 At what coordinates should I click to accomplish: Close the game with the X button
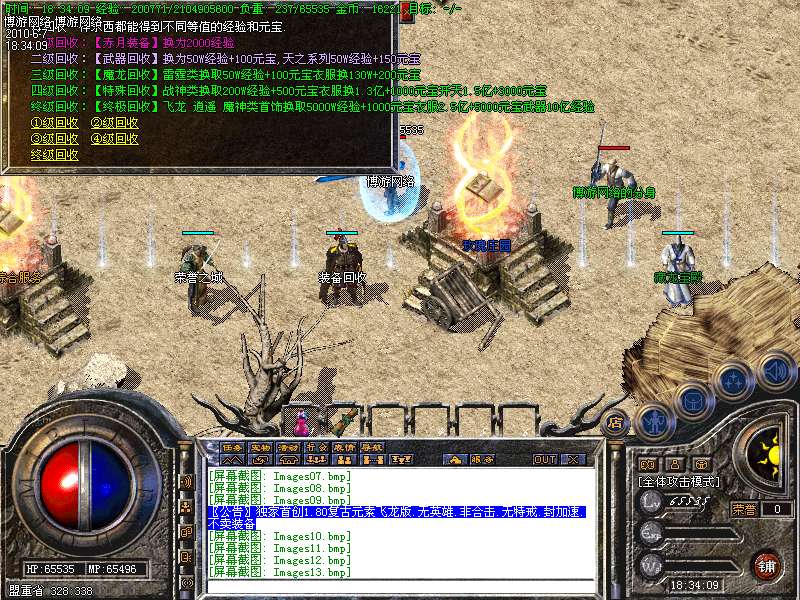tap(573, 459)
